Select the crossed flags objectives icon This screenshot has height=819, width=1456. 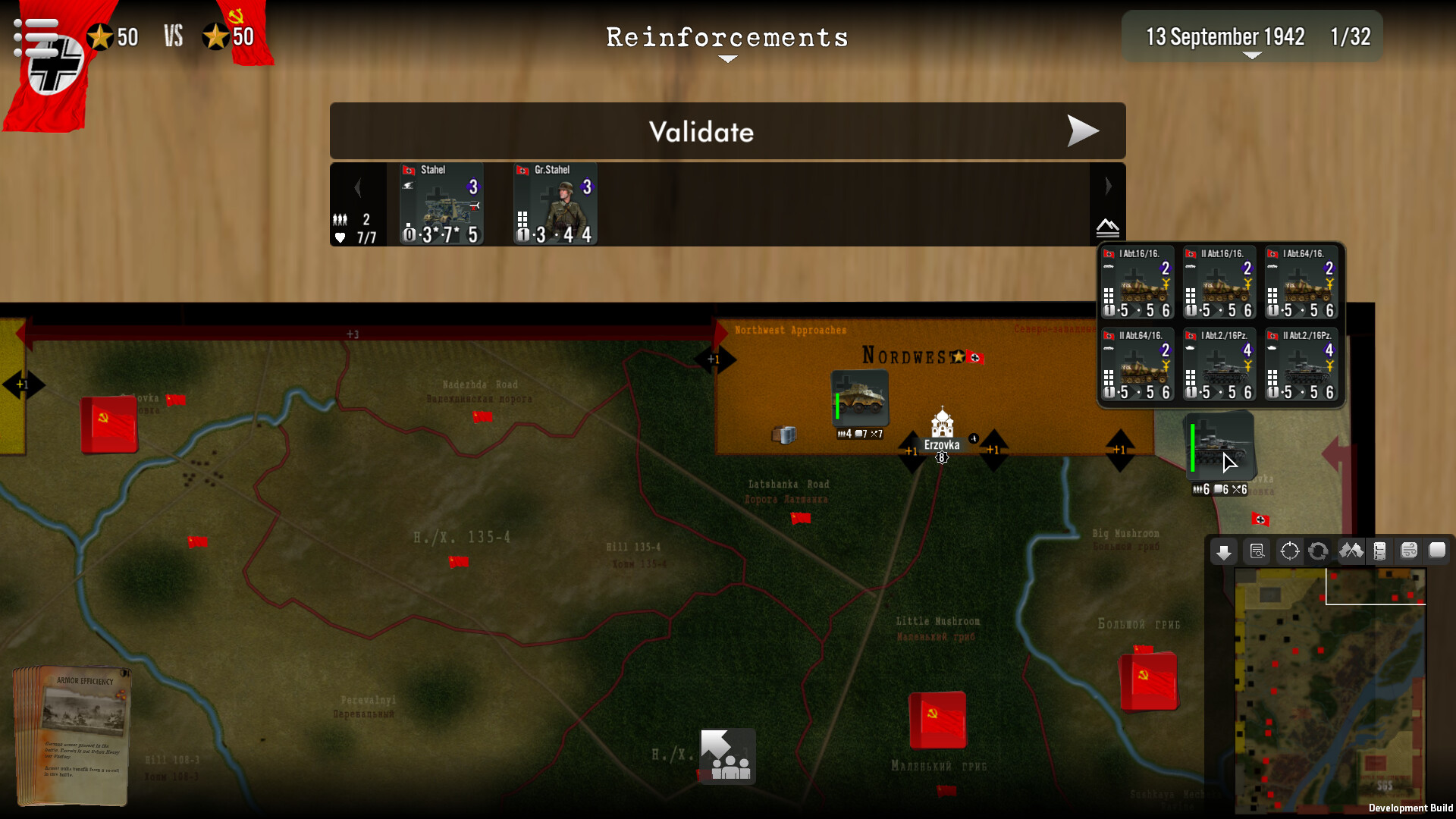point(1351,551)
